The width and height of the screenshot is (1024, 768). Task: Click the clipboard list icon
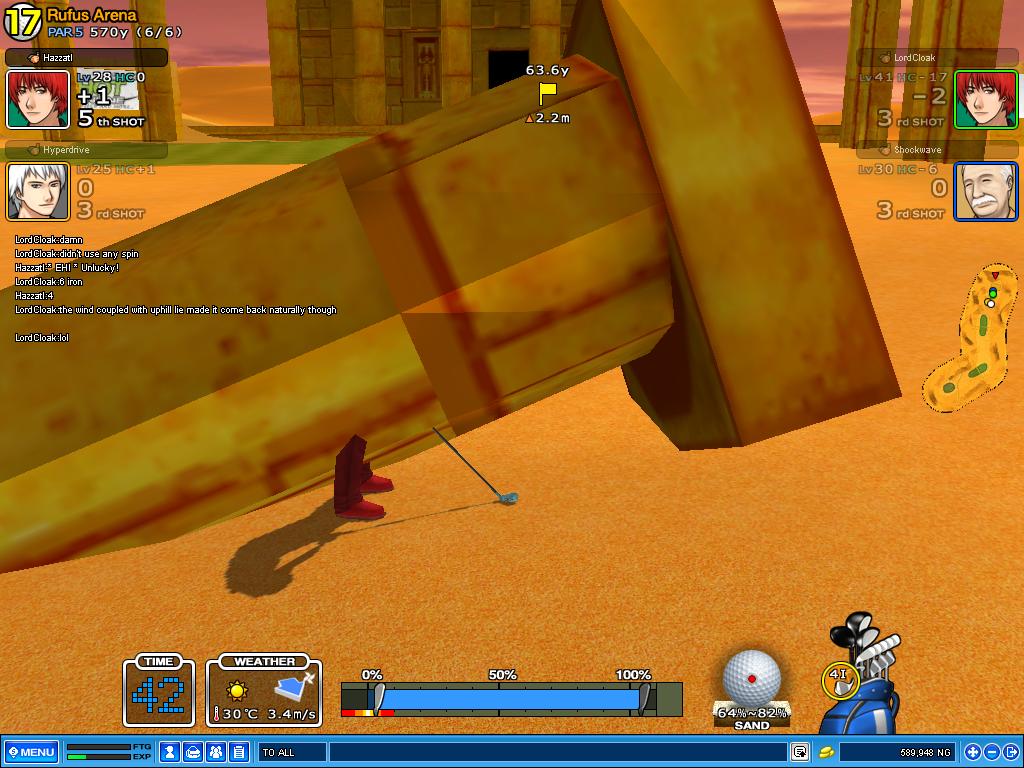[238, 752]
